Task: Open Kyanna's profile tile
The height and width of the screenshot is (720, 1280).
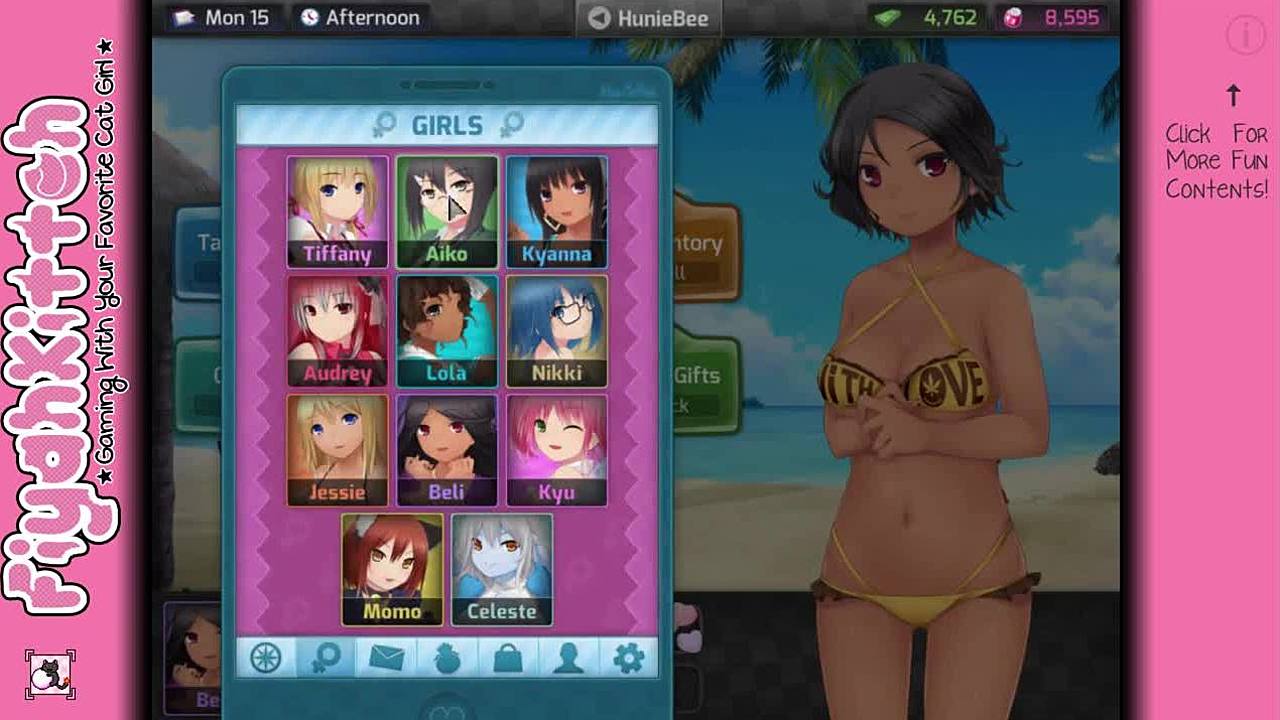Action: [x=556, y=212]
